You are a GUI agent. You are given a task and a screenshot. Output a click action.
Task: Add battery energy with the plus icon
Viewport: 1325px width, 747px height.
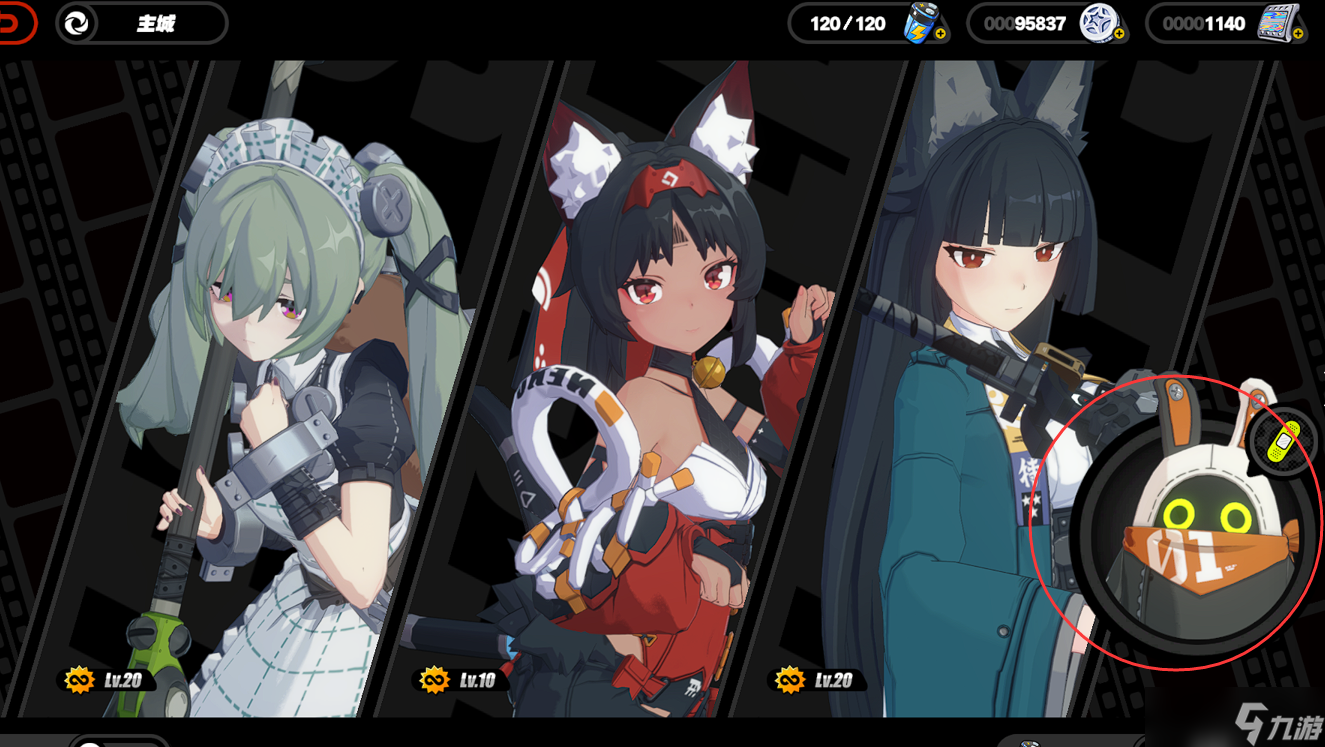click(941, 34)
